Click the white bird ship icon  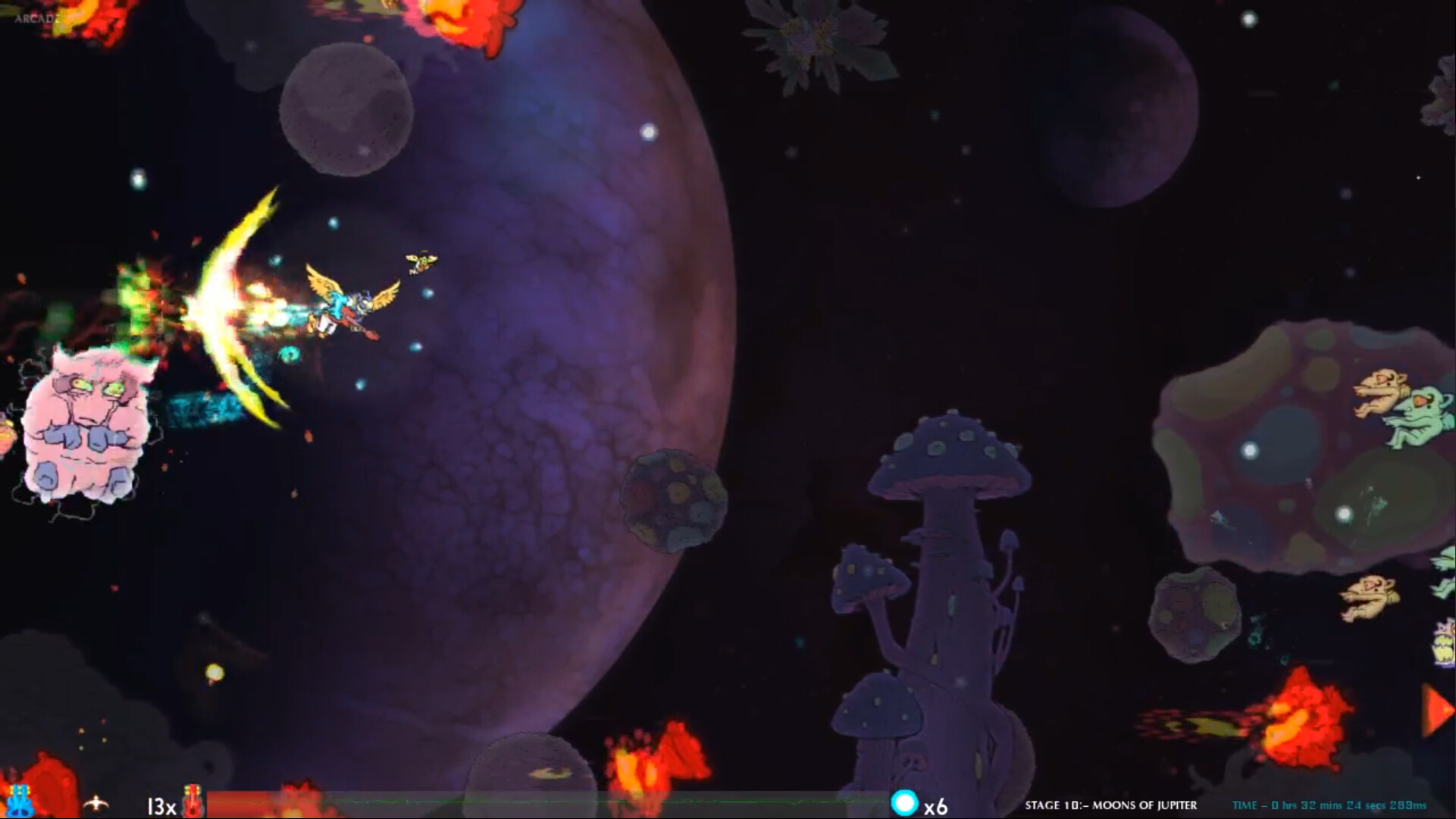95,803
